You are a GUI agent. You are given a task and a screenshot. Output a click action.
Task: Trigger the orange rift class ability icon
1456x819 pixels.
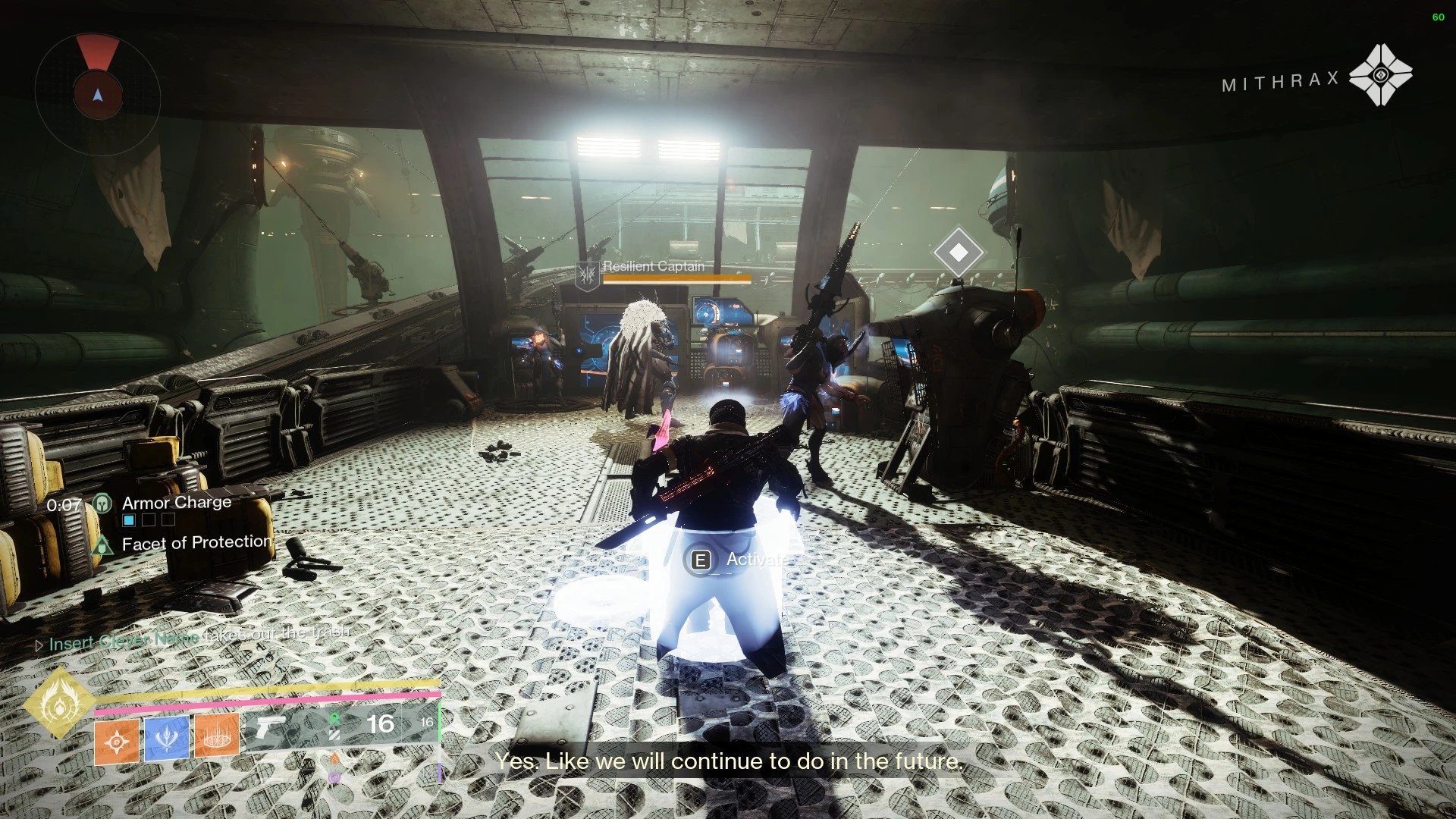(217, 737)
